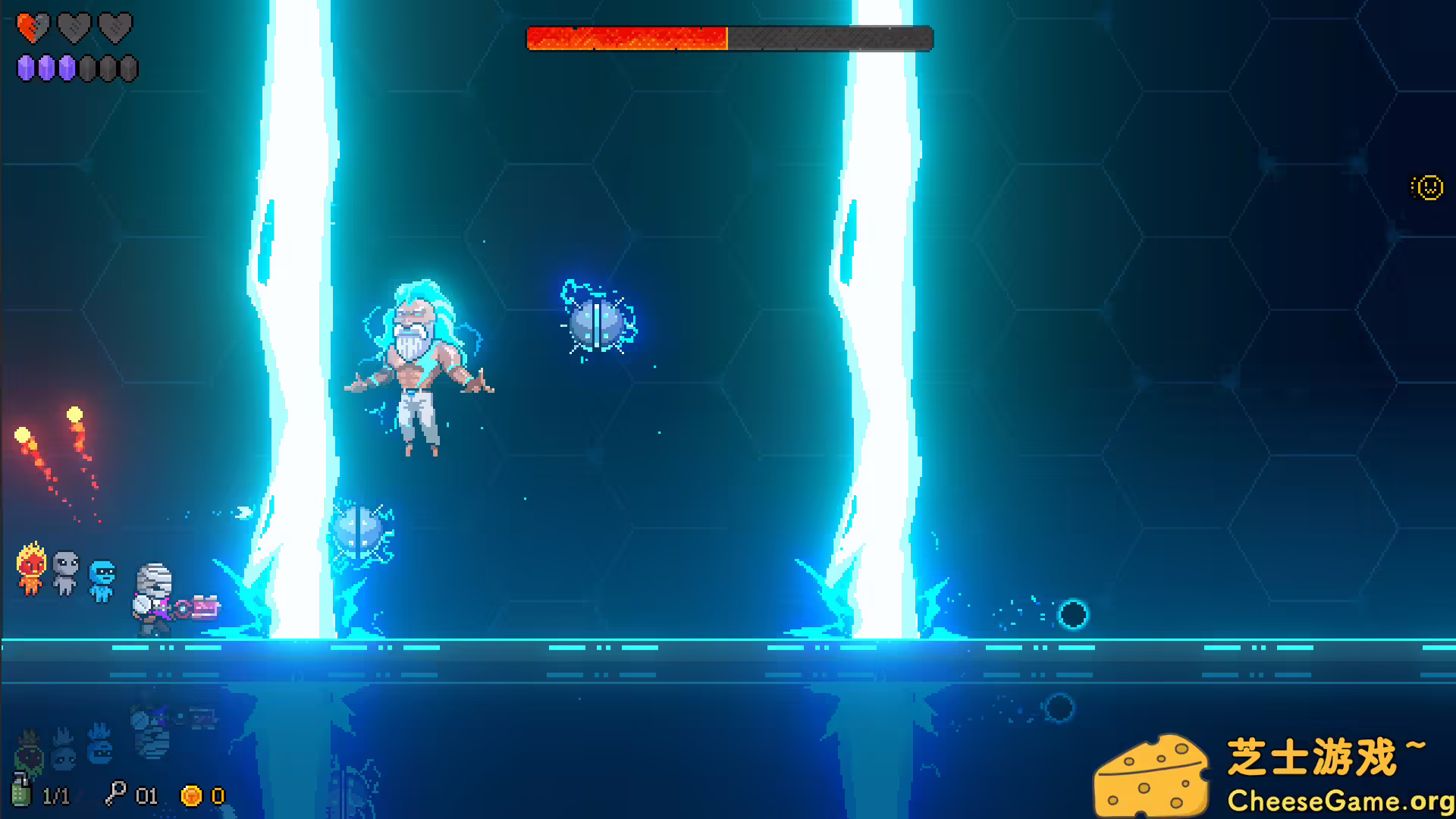Toggle the second grey heart container

tap(74, 28)
